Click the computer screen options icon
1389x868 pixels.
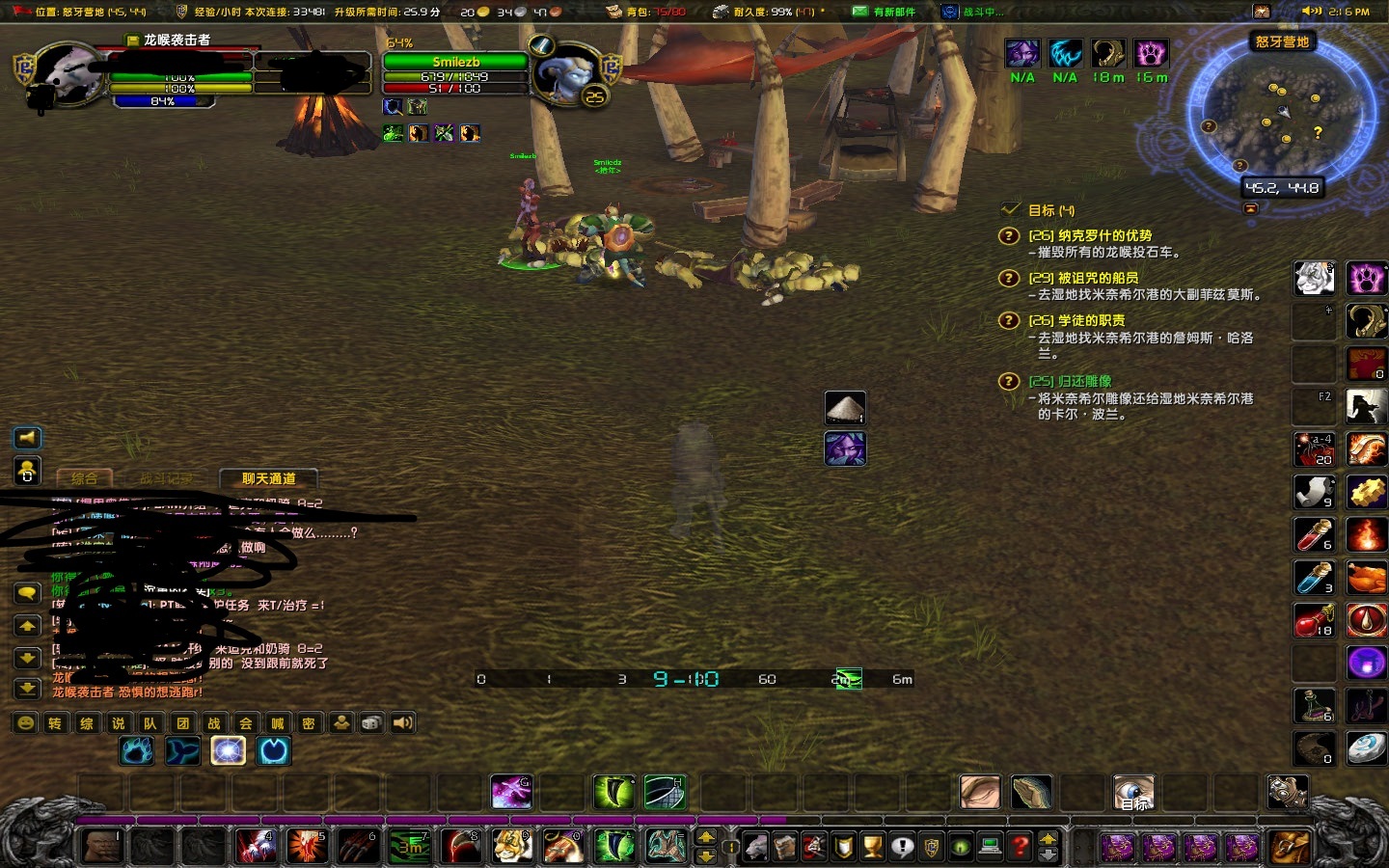click(x=988, y=846)
